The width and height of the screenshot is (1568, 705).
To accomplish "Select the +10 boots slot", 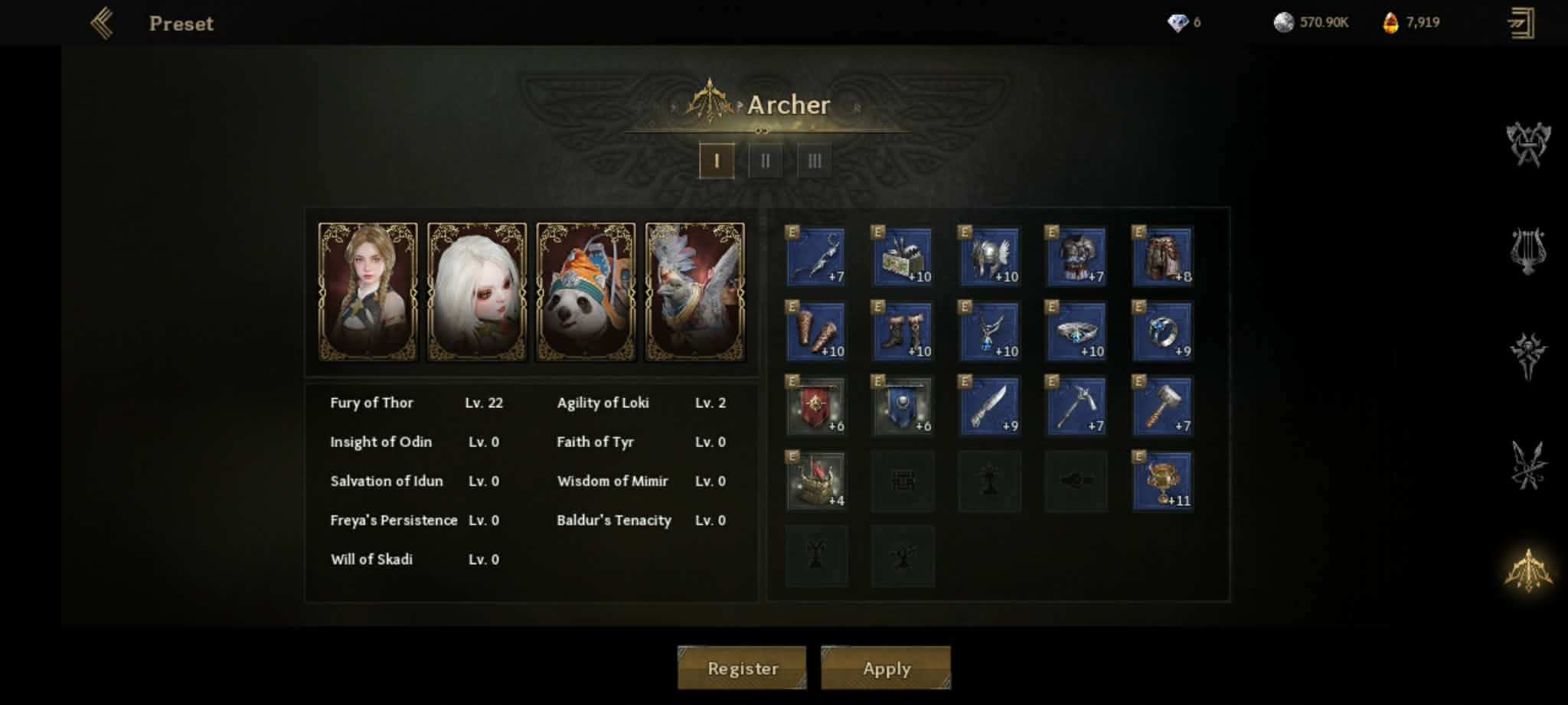I will [903, 331].
